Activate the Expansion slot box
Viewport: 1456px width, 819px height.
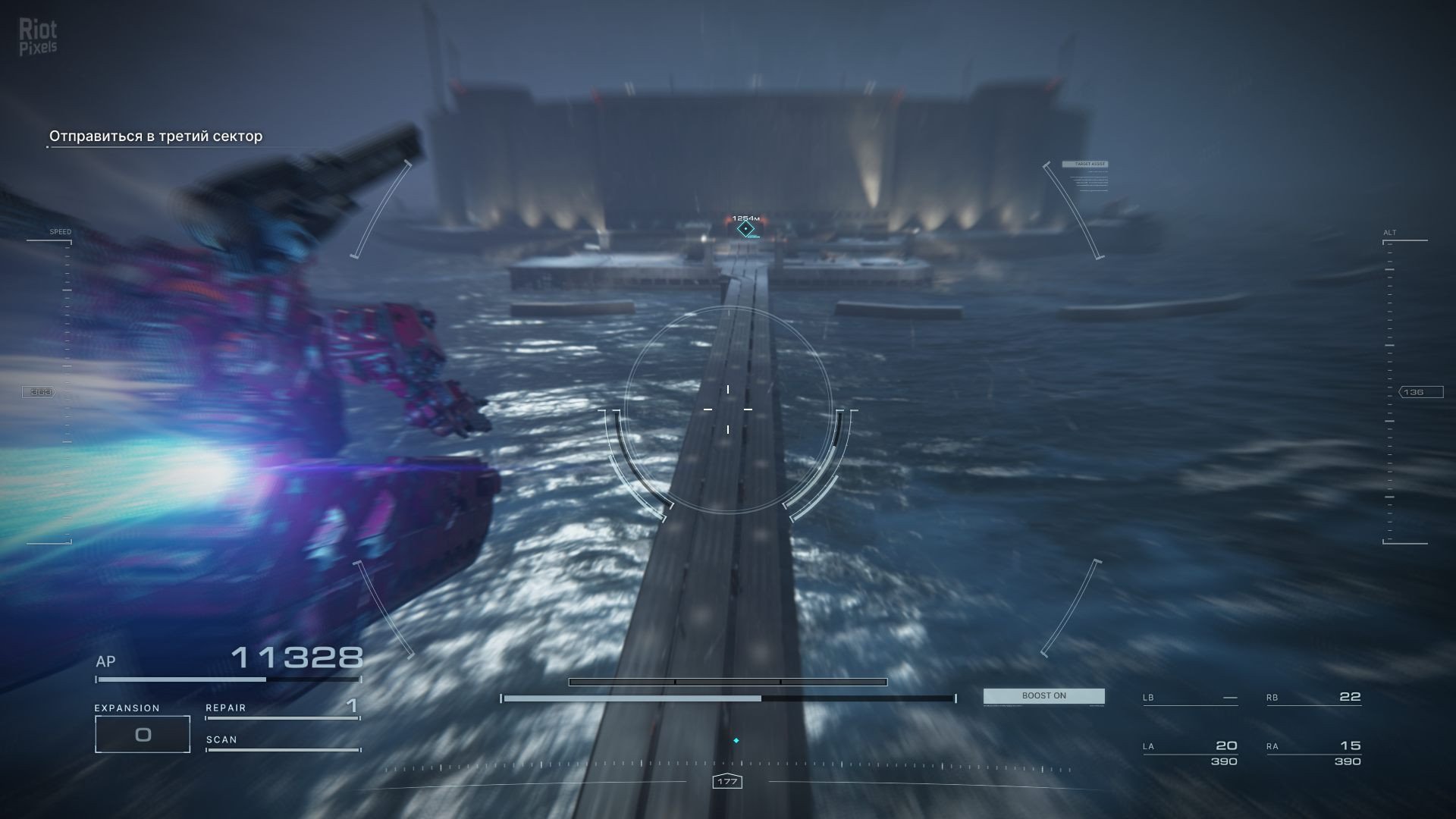143,734
